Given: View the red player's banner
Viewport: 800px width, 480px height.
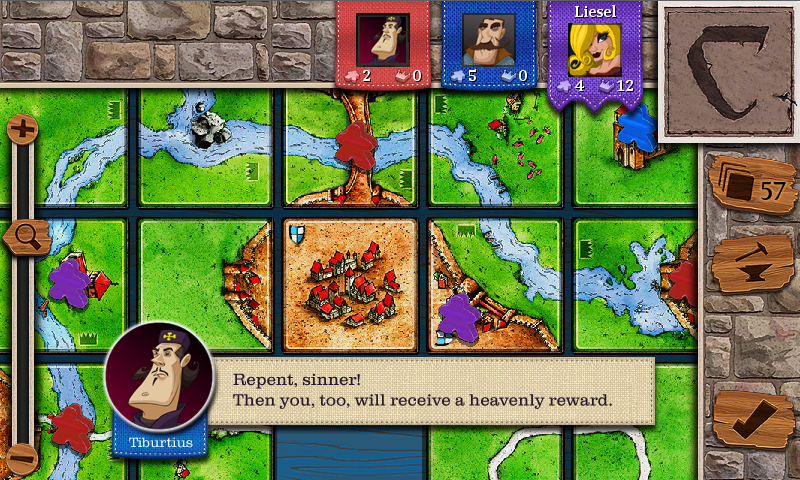Looking at the screenshot, I should (382, 46).
